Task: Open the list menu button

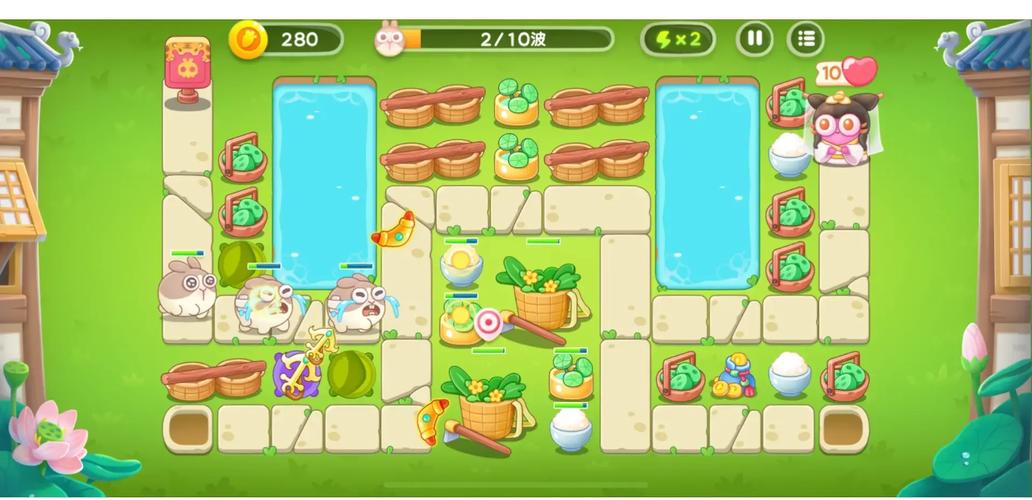Action: (x=806, y=40)
